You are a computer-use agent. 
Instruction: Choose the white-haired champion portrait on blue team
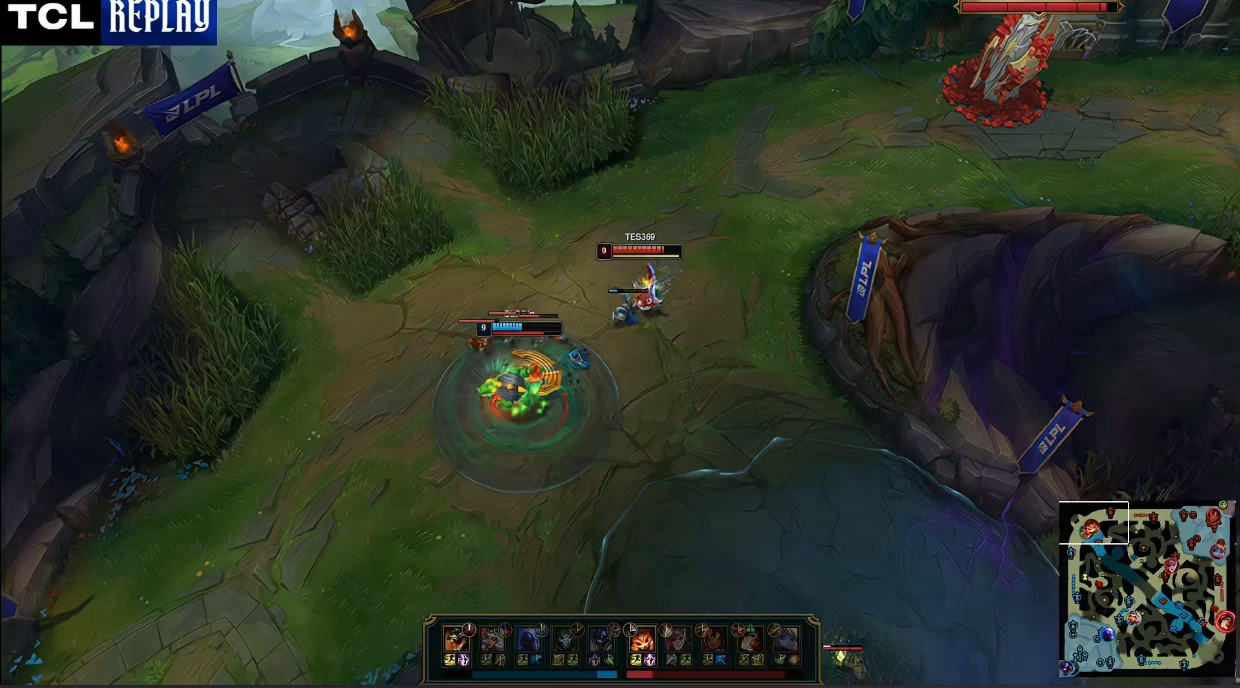[x=493, y=640]
